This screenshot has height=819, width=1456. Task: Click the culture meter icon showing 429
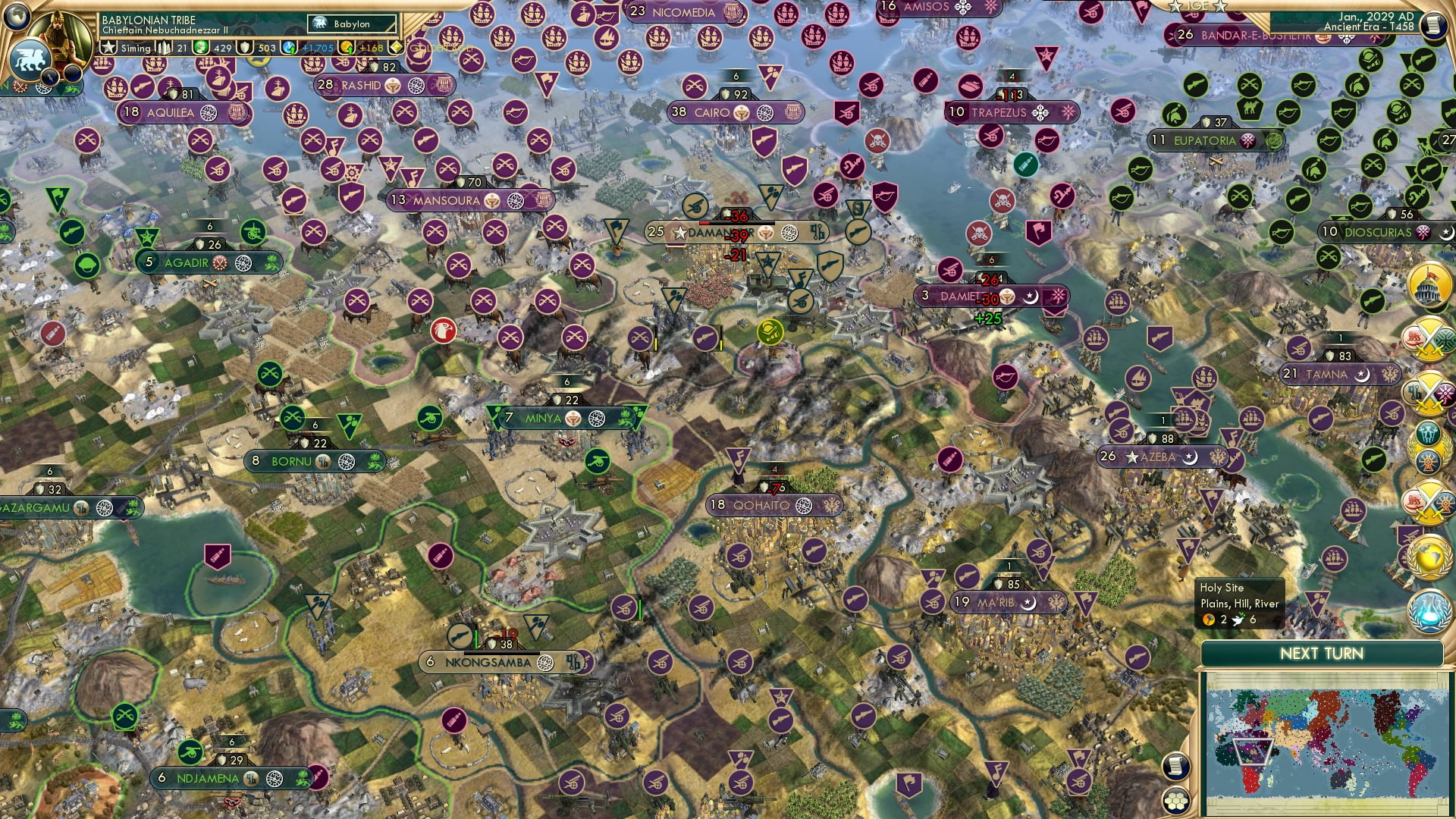tap(199, 47)
